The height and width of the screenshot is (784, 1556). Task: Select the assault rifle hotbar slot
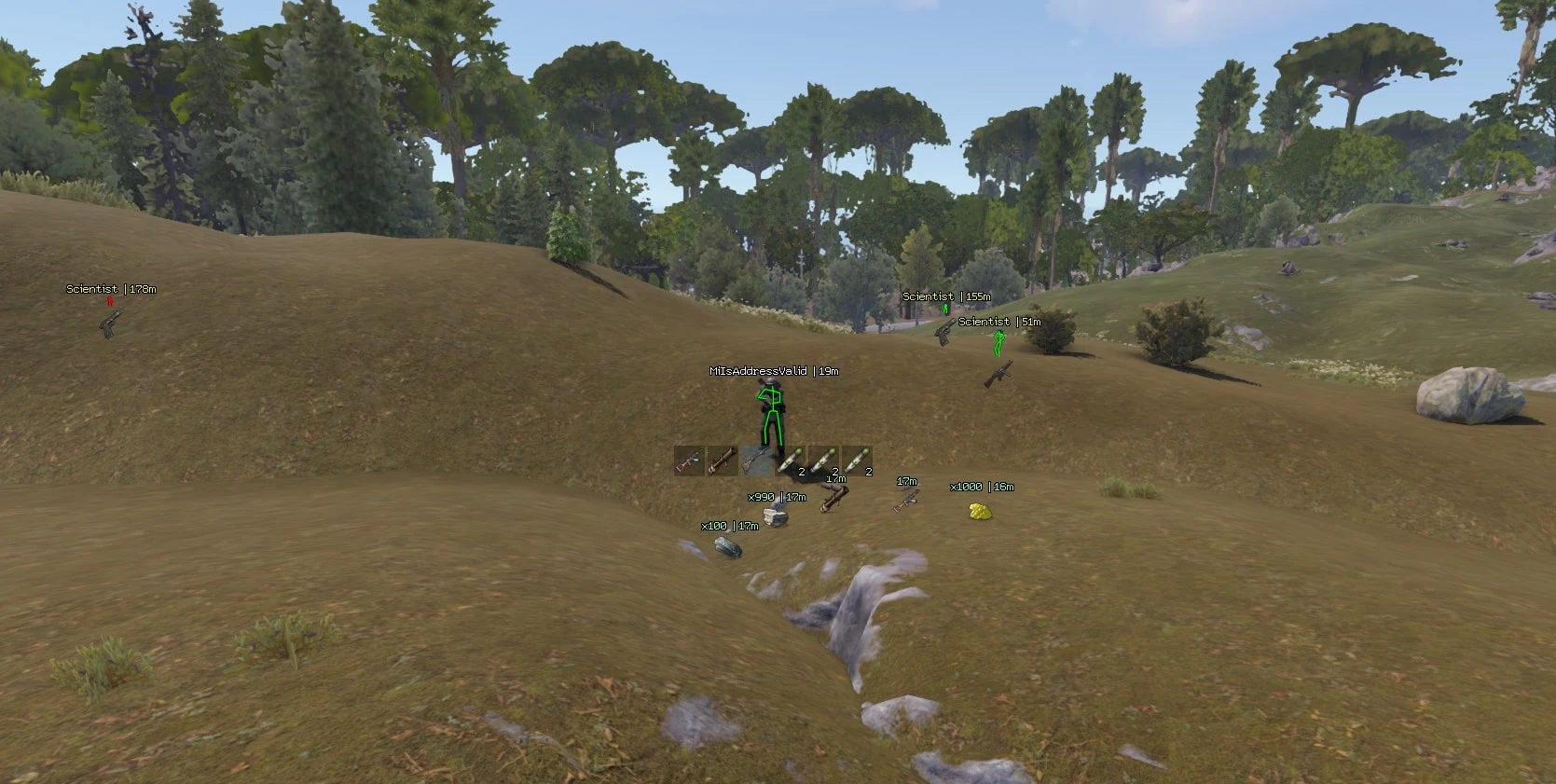[x=689, y=461]
